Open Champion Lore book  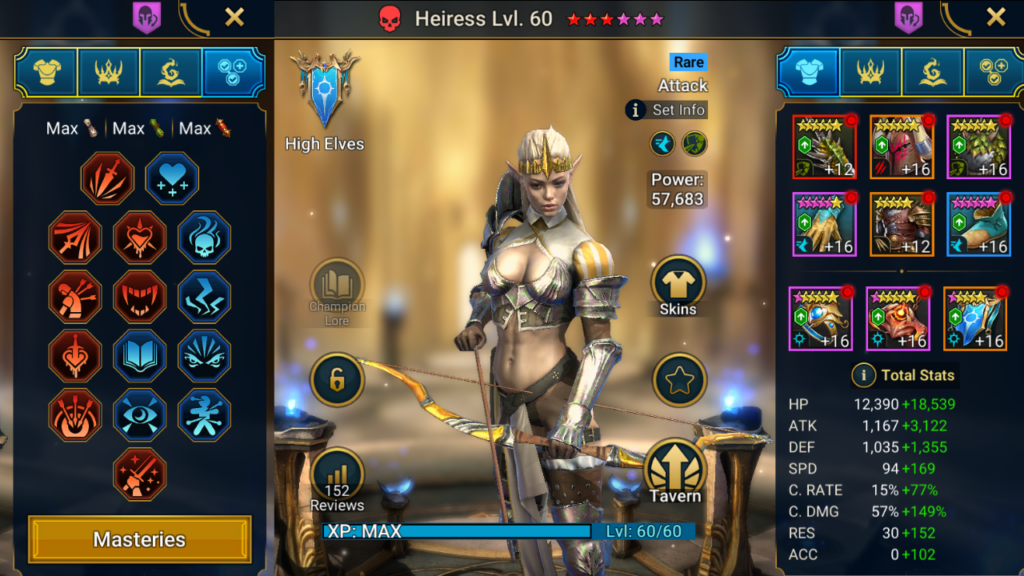point(337,283)
